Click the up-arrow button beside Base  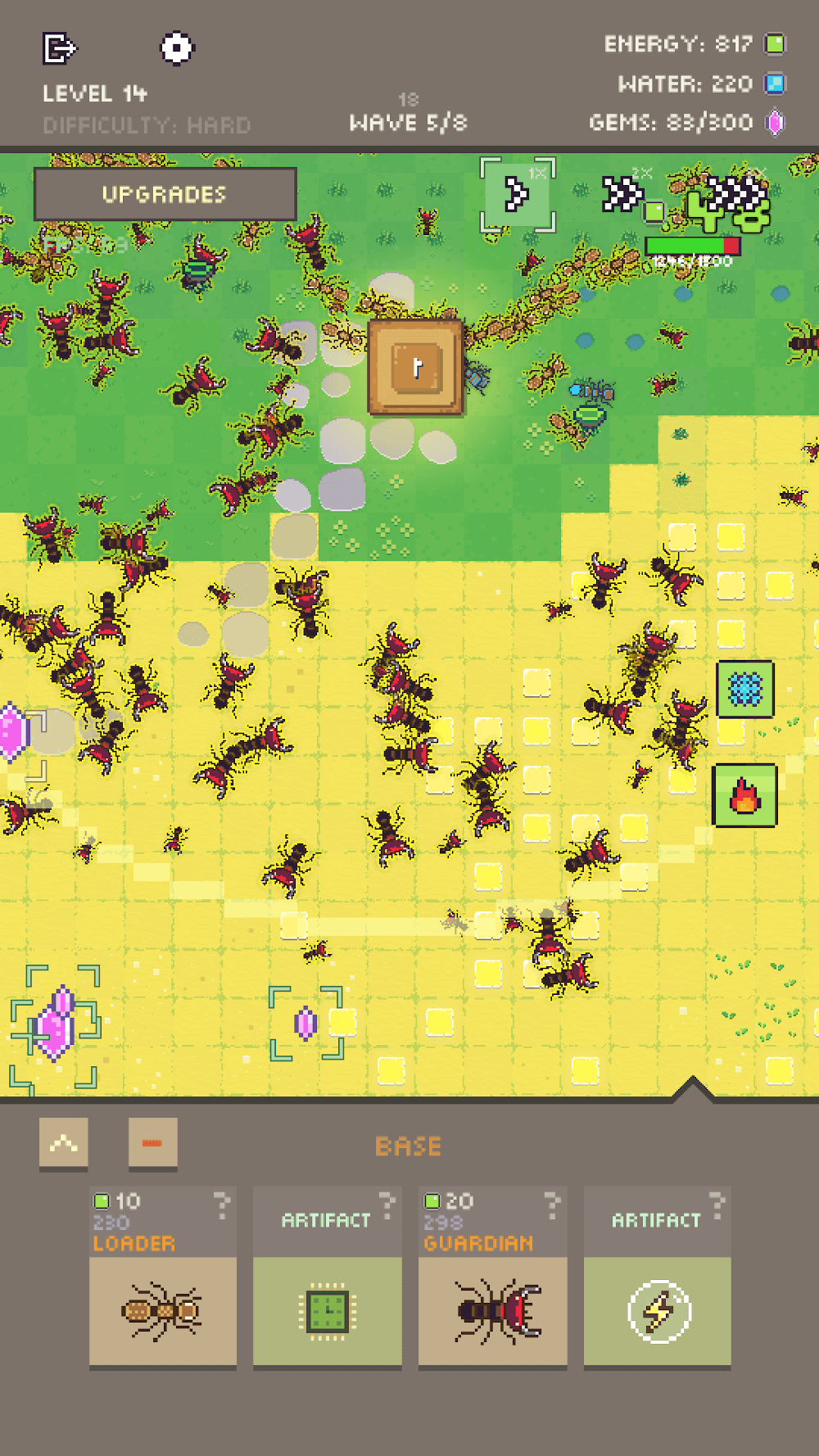tap(64, 1143)
